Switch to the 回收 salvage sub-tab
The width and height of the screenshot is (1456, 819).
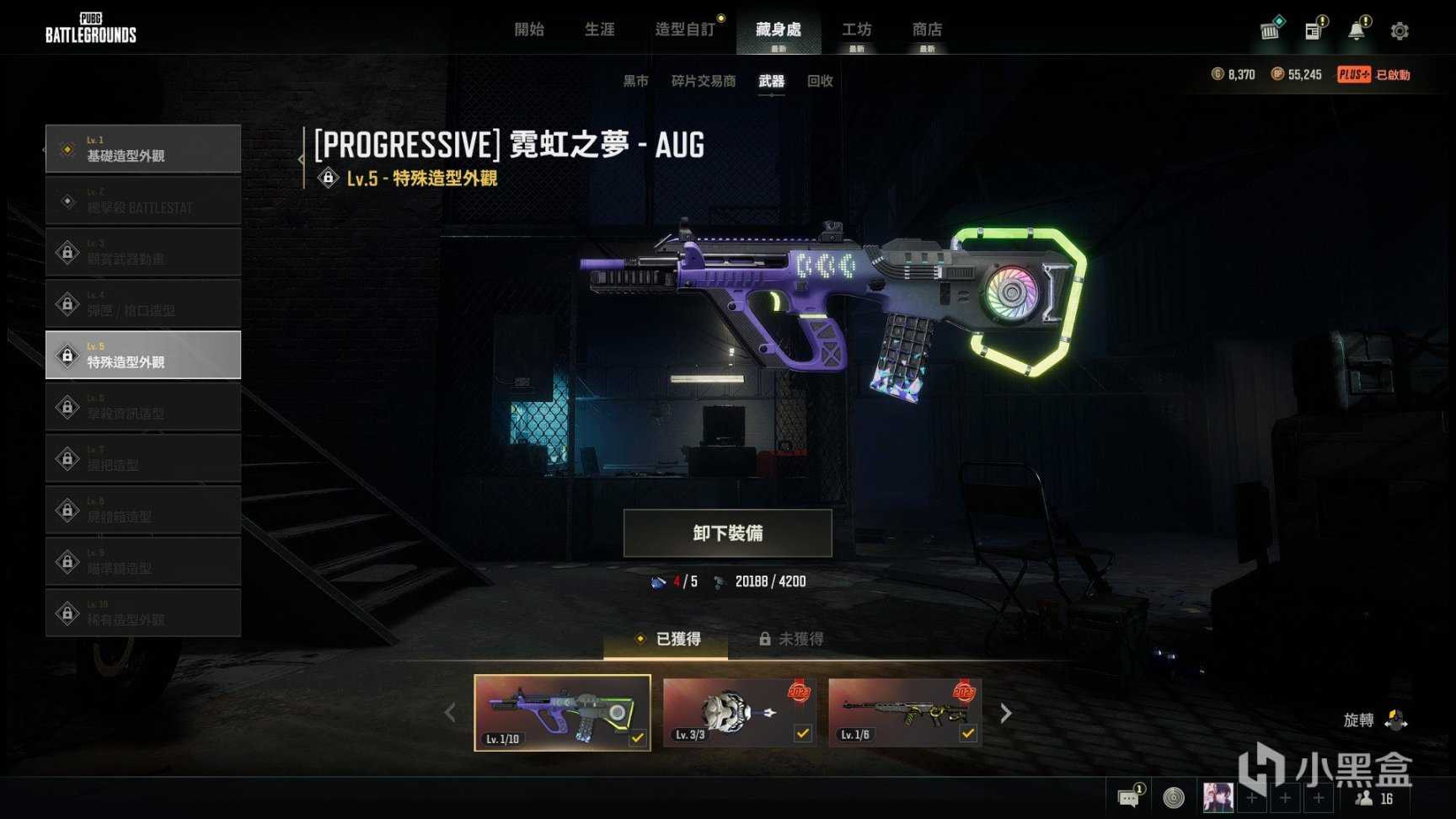(819, 81)
